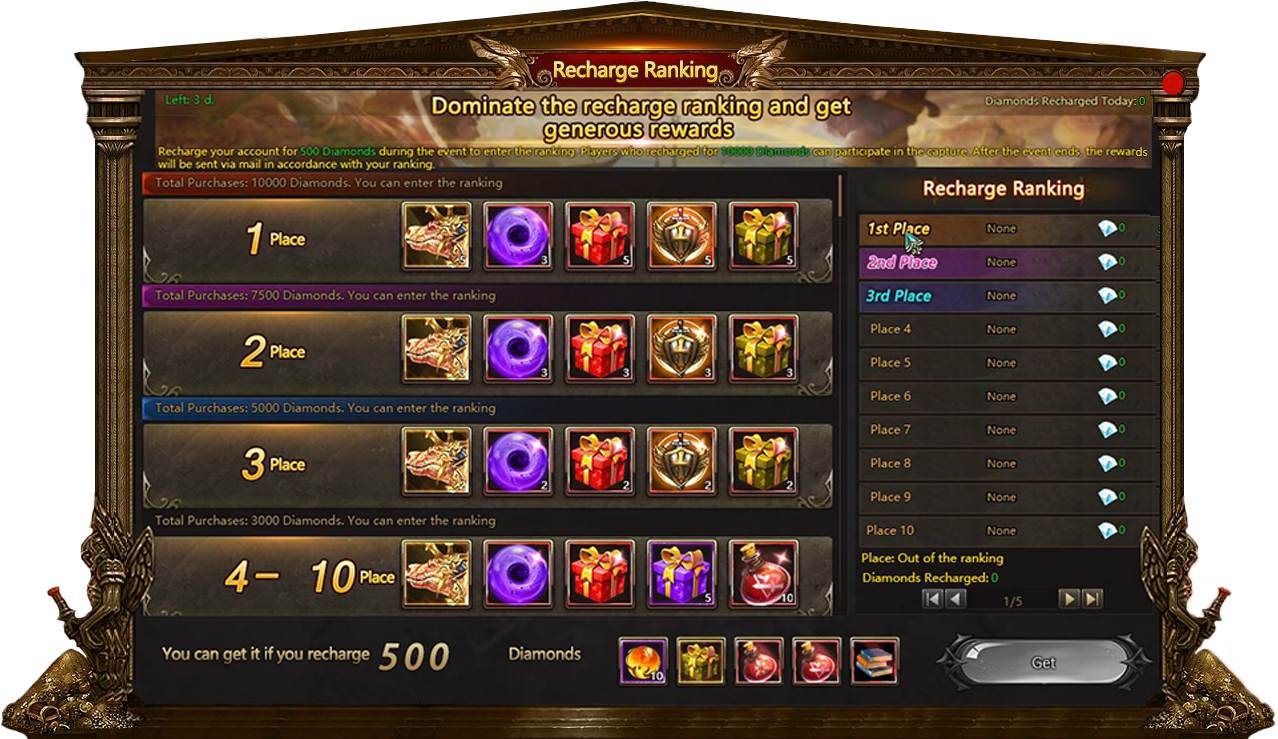
Task: Inspect the purple orb in the 2 Place row
Action: (518, 349)
